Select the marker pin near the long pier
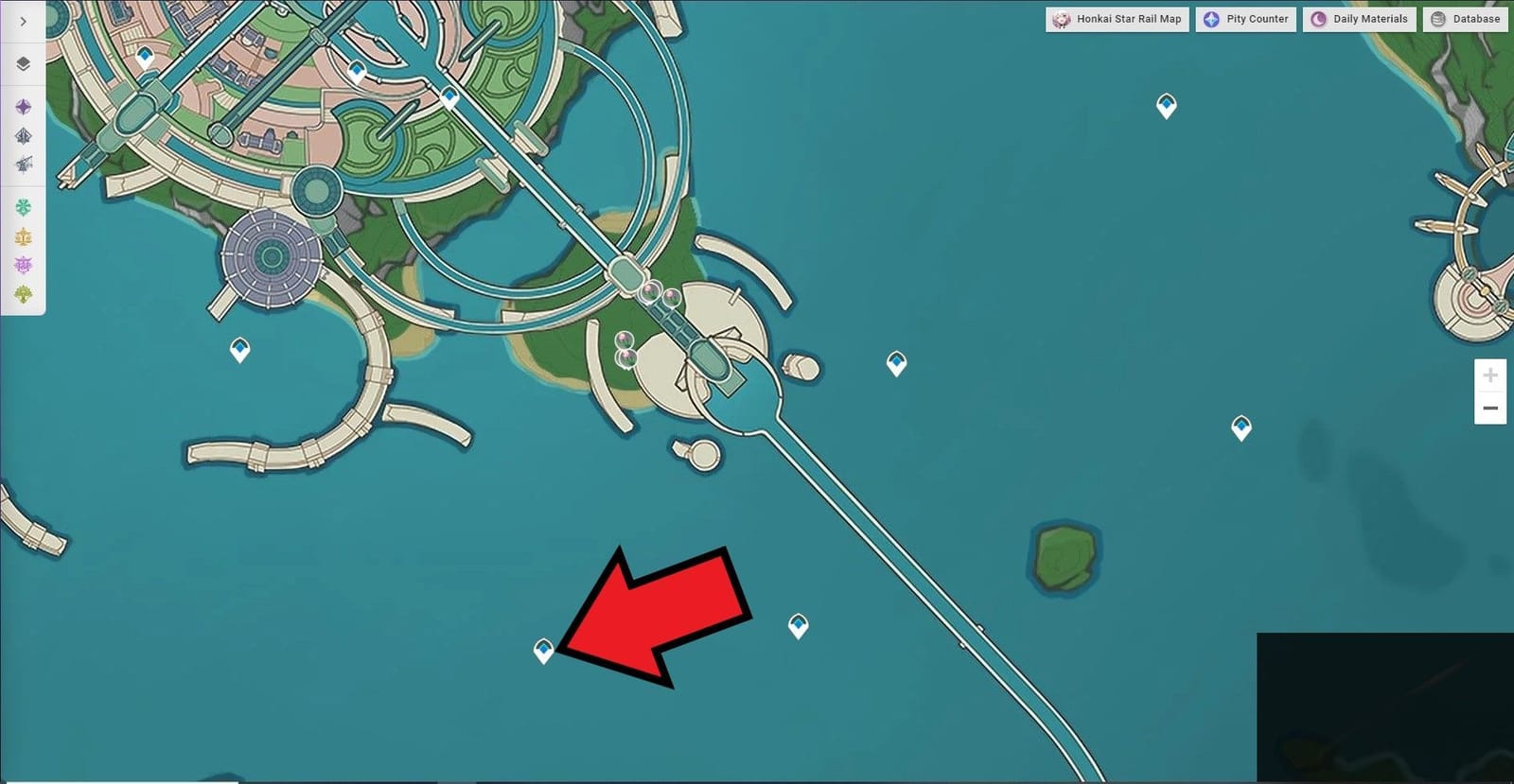The image size is (1514, 784). pos(799,624)
